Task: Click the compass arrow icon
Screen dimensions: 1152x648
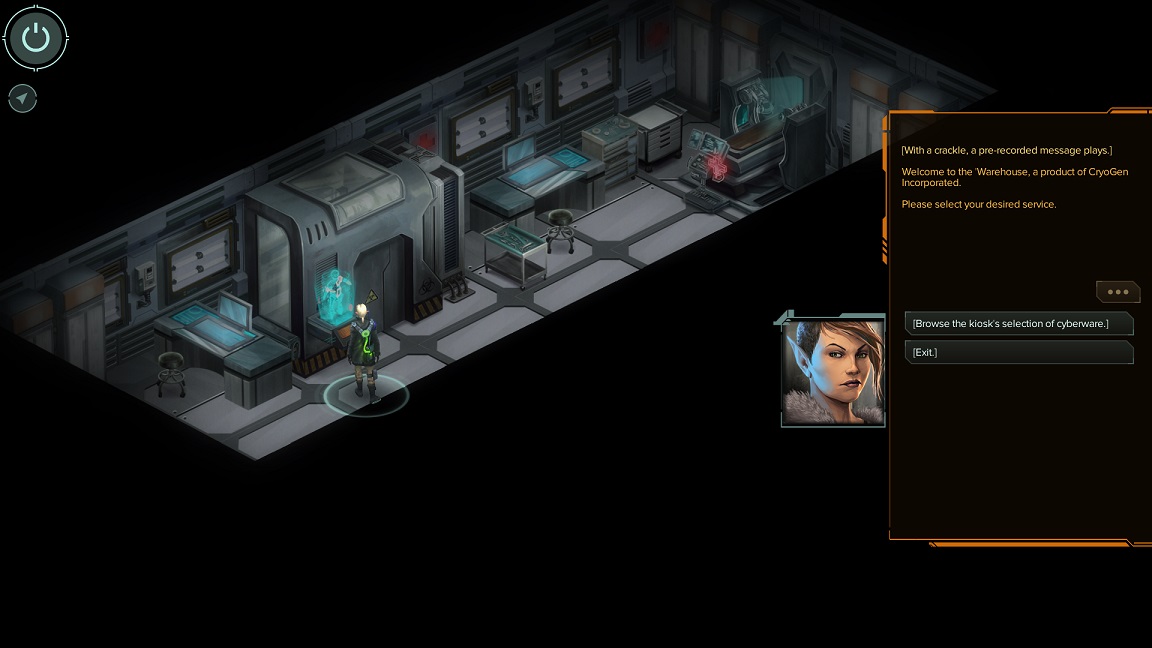Action: point(22,98)
